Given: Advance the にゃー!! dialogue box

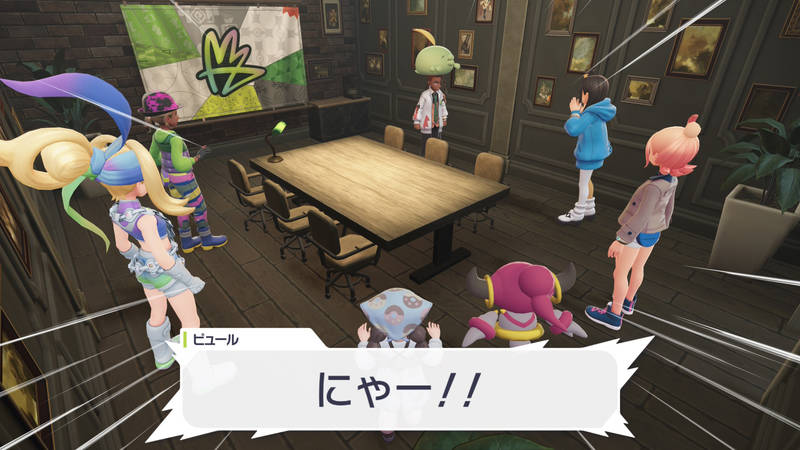Looking at the screenshot, I should point(400,390).
